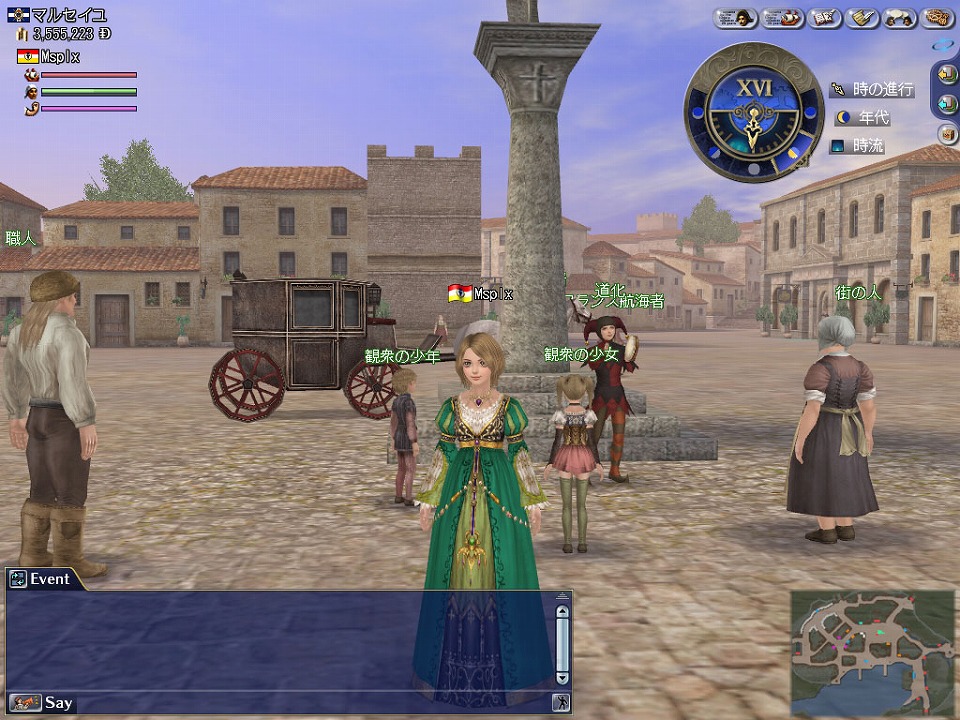The image size is (960, 720).
Task: Open the chat menu with speech bubbles
Action: tap(900, 17)
